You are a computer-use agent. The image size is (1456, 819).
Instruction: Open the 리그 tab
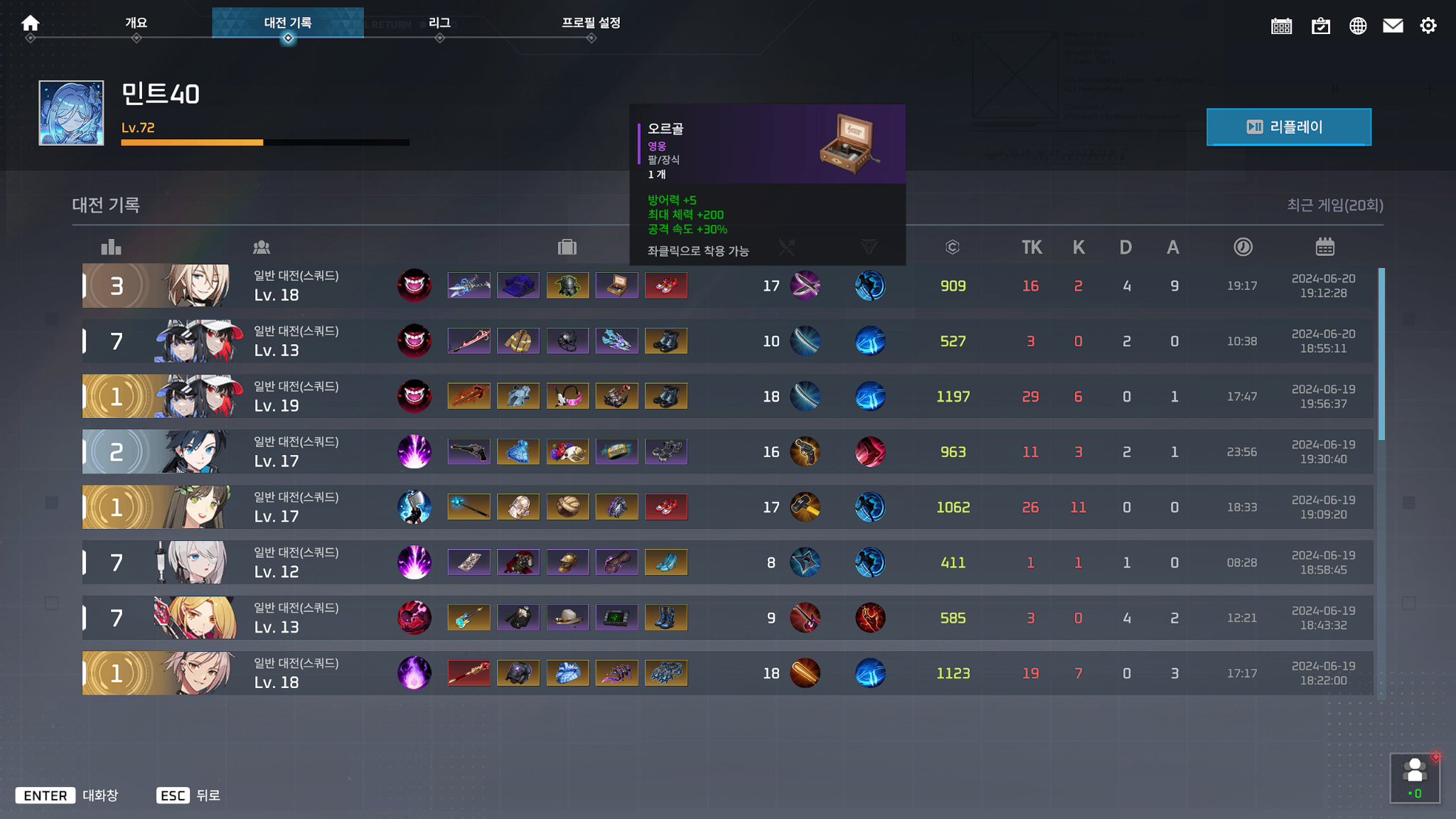[439, 23]
